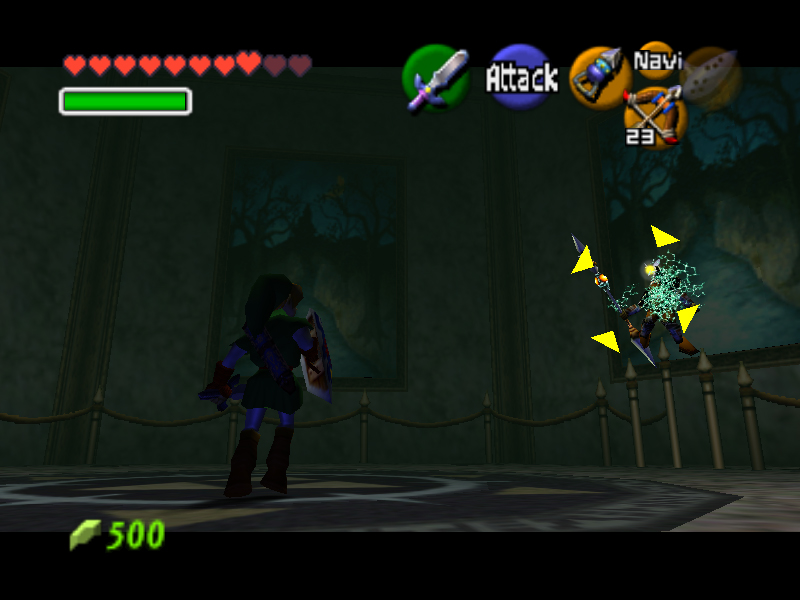Viewport: 800px width, 600px height.
Task: Choose the dimmed Ocarina item icon
Action: [711, 77]
